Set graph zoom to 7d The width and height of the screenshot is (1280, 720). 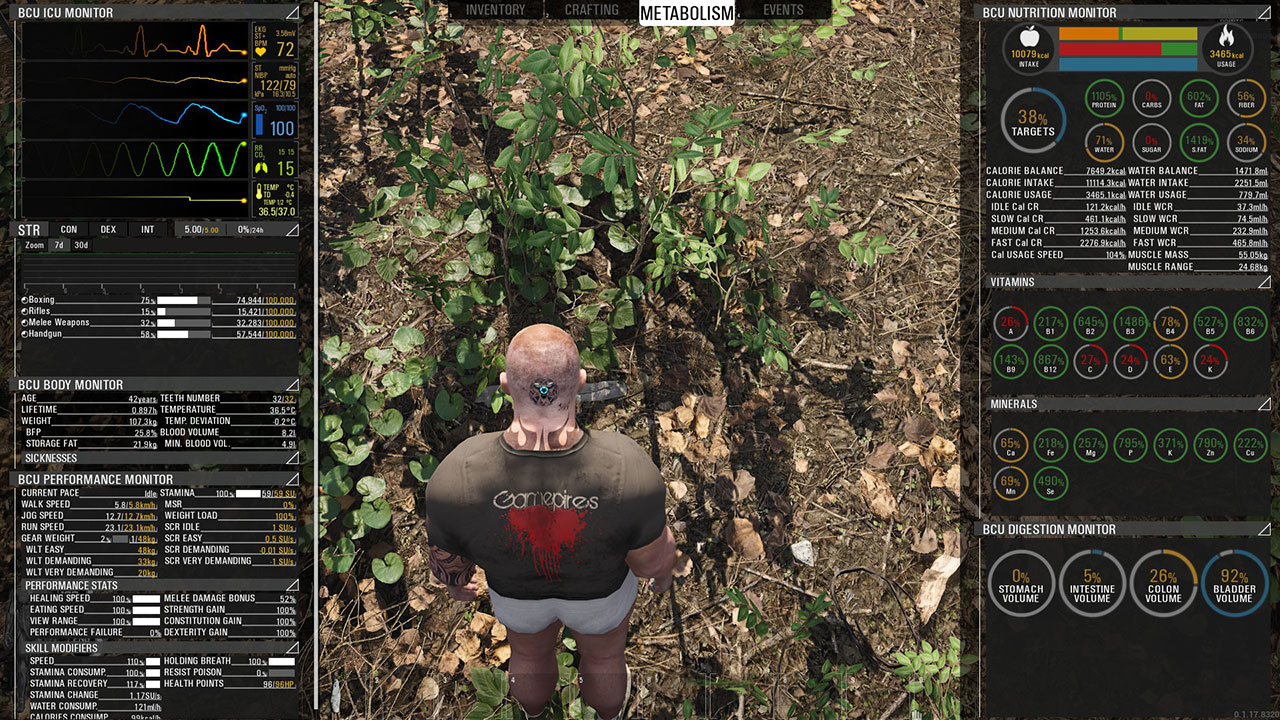coord(59,245)
